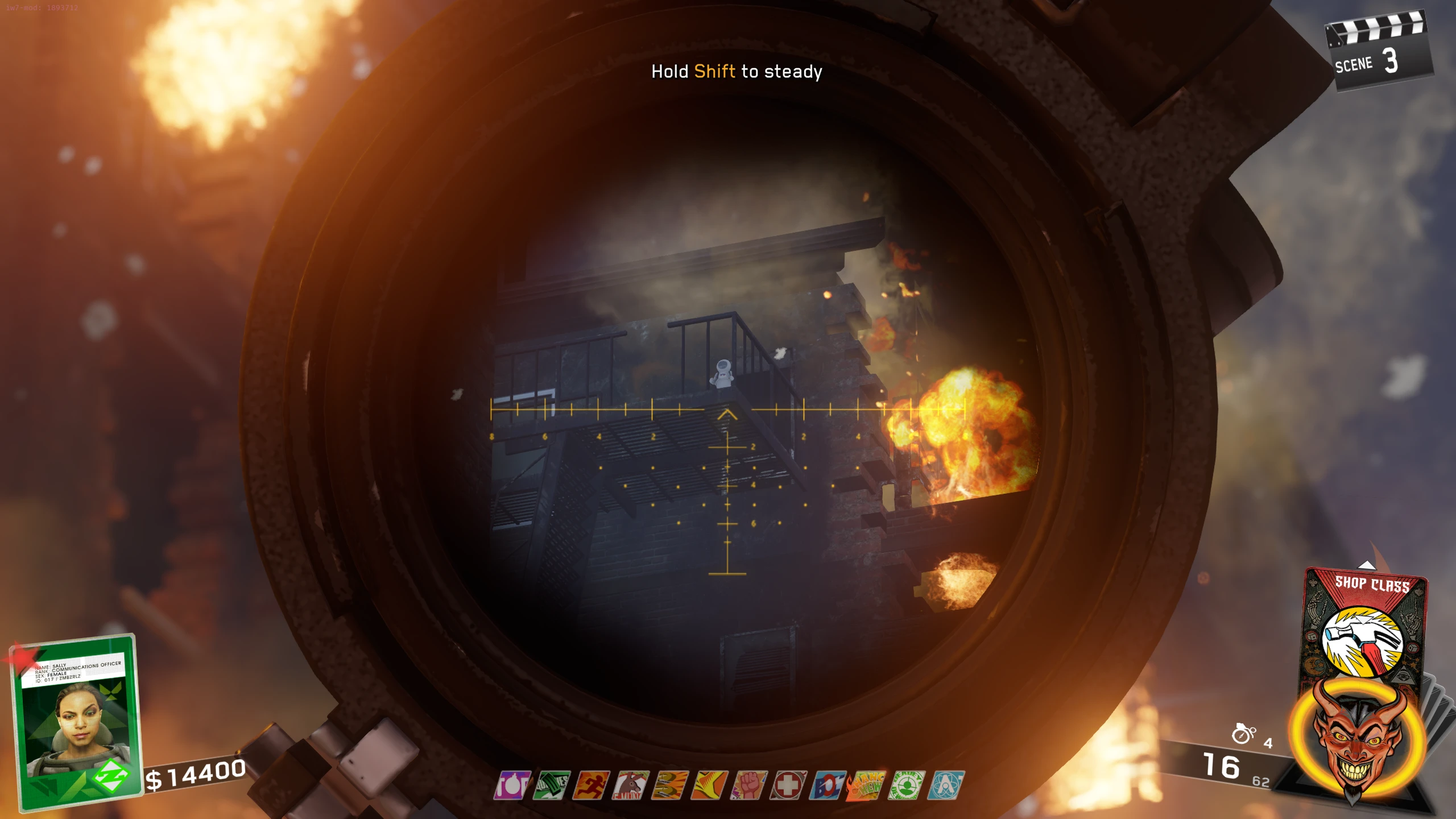This screenshot has height=819, width=1456.
Task: Click the Deadeye Dewdrops crosshair perk
Action: 907,785
